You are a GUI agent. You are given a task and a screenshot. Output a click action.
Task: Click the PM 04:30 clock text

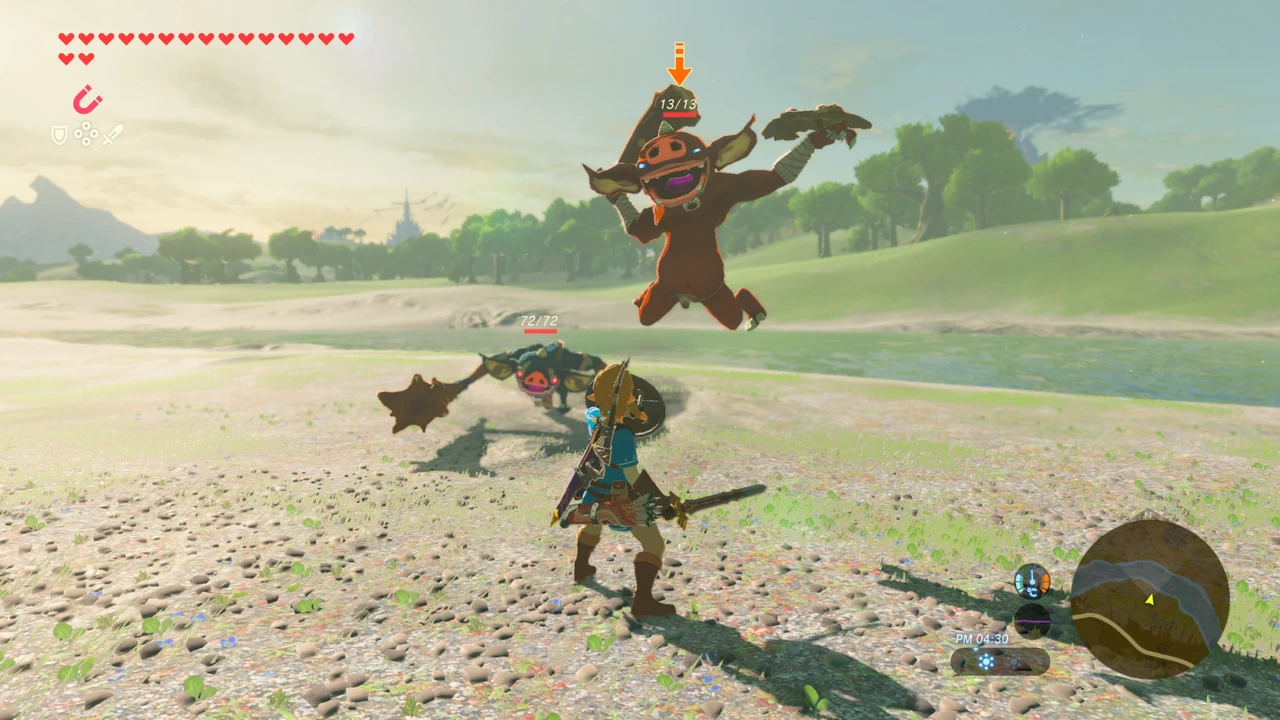point(983,638)
